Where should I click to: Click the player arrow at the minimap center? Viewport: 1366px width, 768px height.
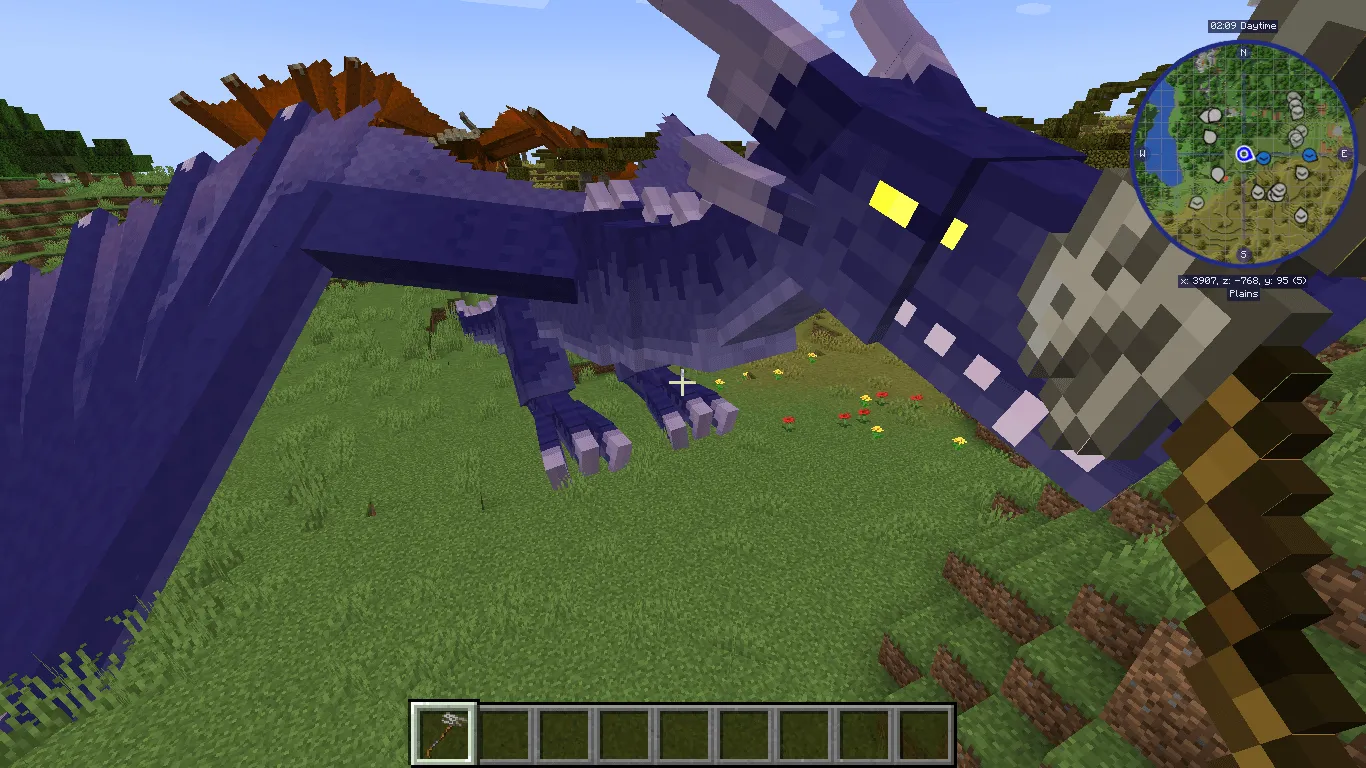pos(1245,155)
